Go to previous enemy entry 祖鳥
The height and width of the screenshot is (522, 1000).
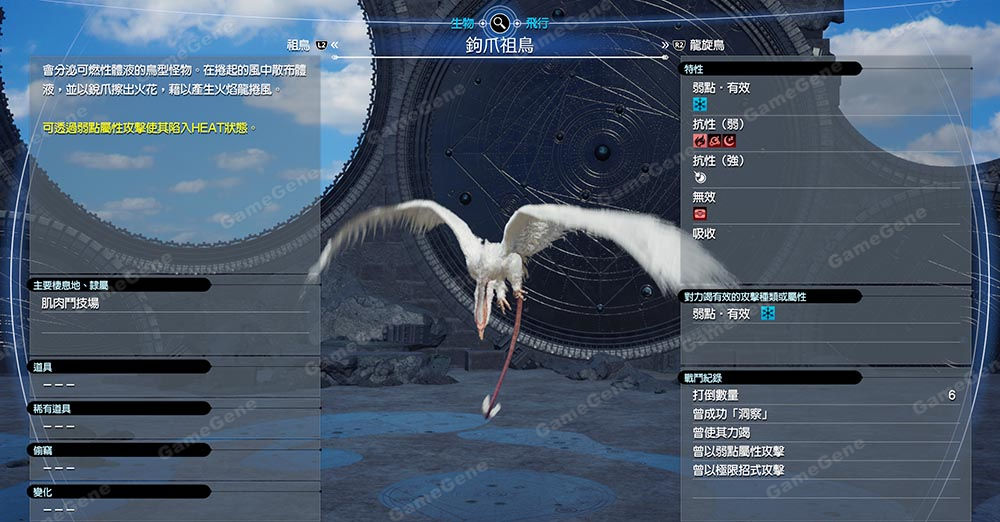(x=299, y=45)
